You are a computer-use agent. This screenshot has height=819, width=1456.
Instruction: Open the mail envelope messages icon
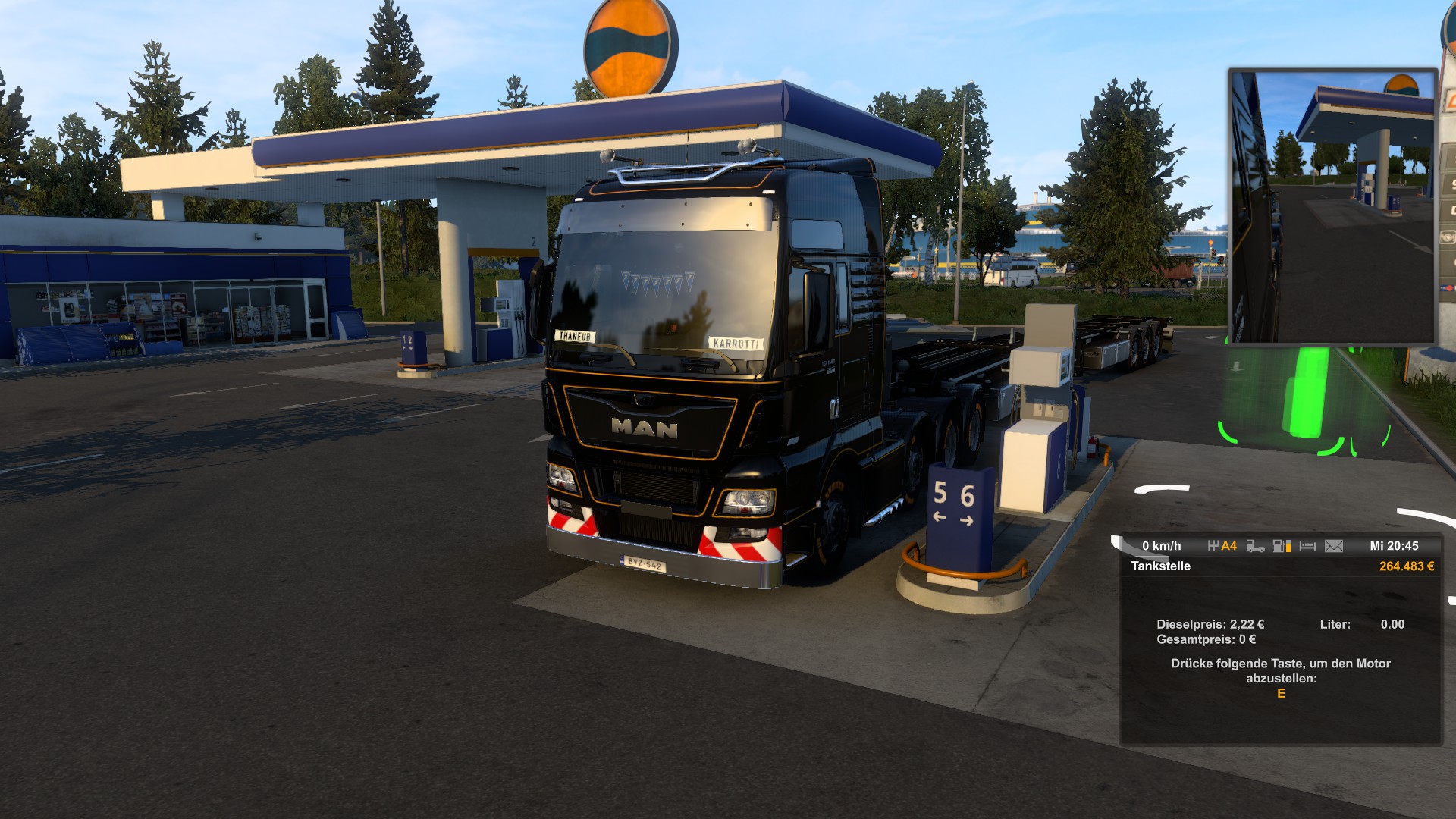(x=1333, y=546)
